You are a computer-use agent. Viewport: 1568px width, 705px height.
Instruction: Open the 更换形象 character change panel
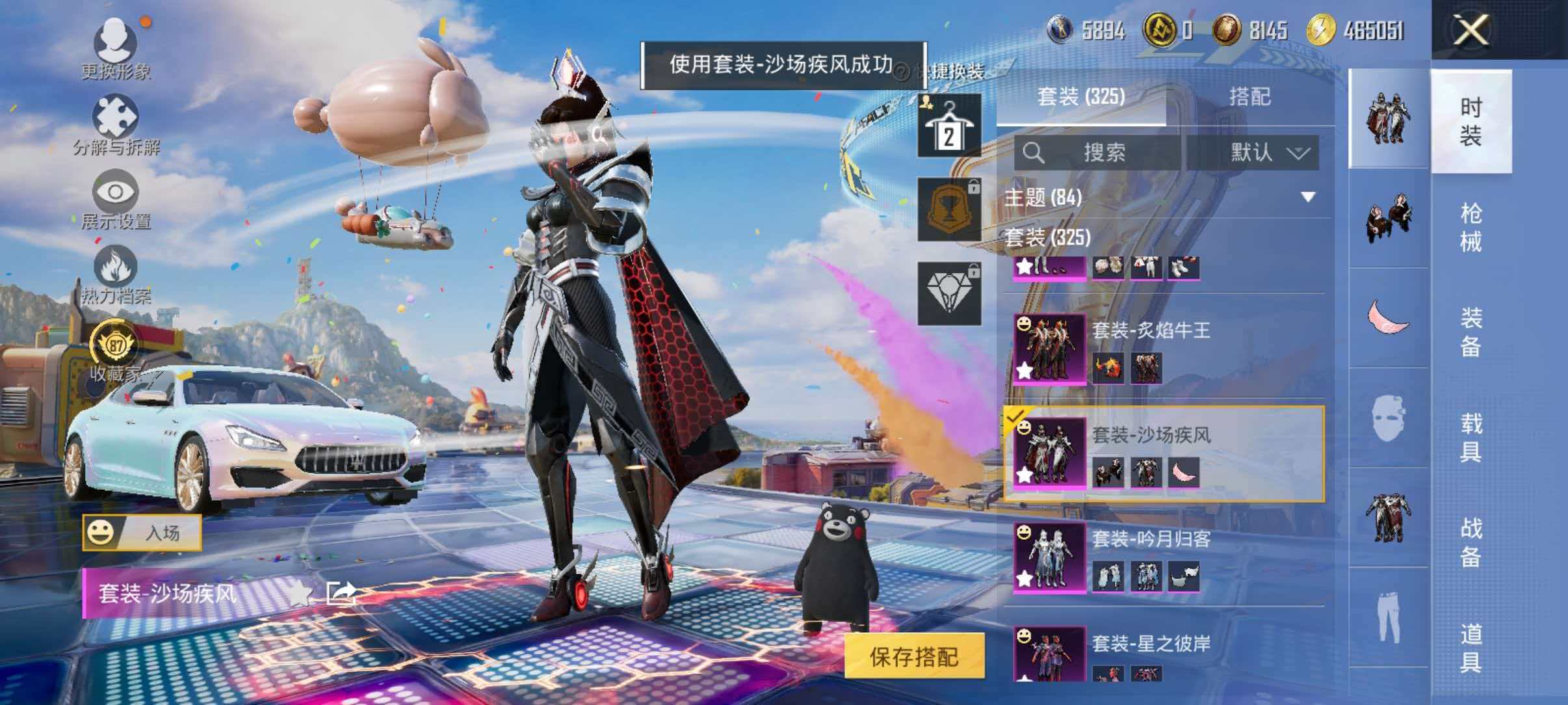[x=116, y=42]
